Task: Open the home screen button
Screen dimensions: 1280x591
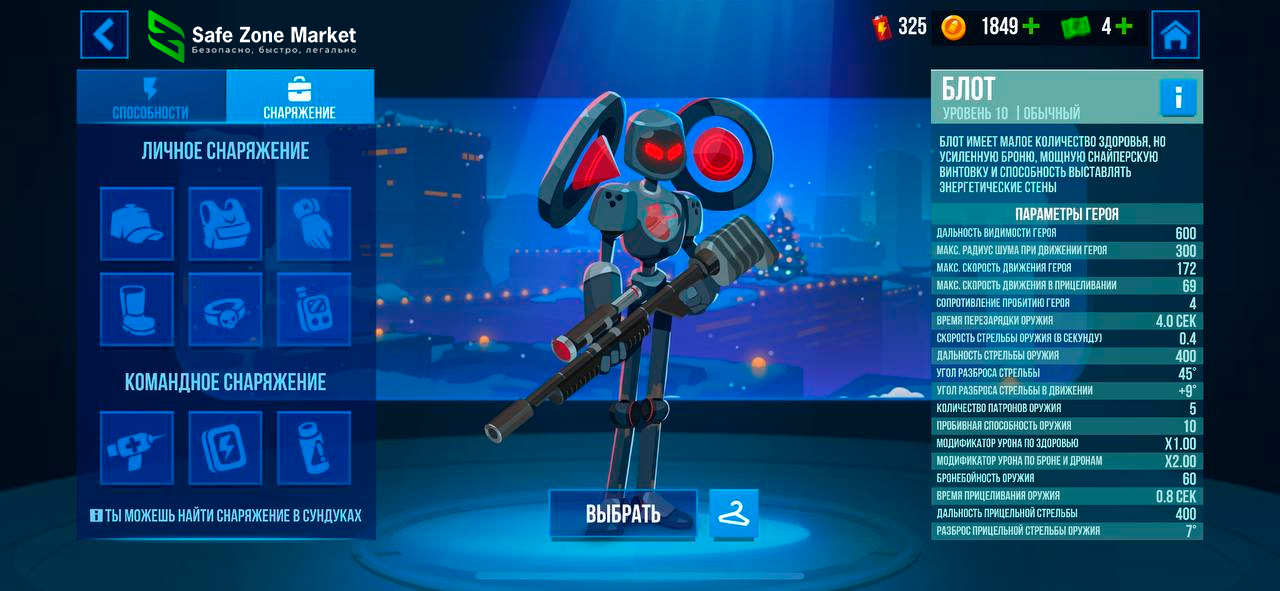Action: 1175,35
